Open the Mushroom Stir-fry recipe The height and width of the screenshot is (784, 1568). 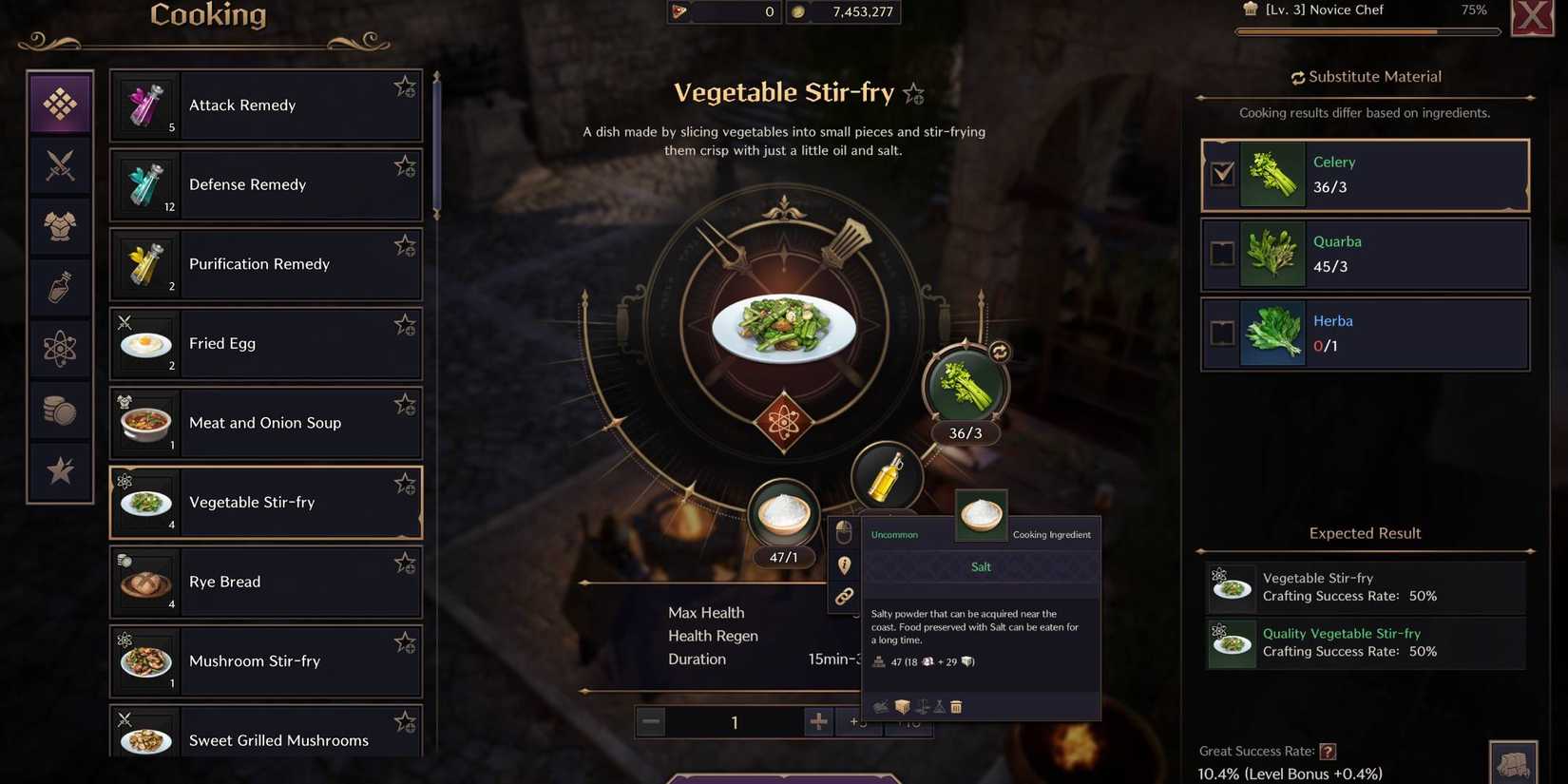pos(266,660)
